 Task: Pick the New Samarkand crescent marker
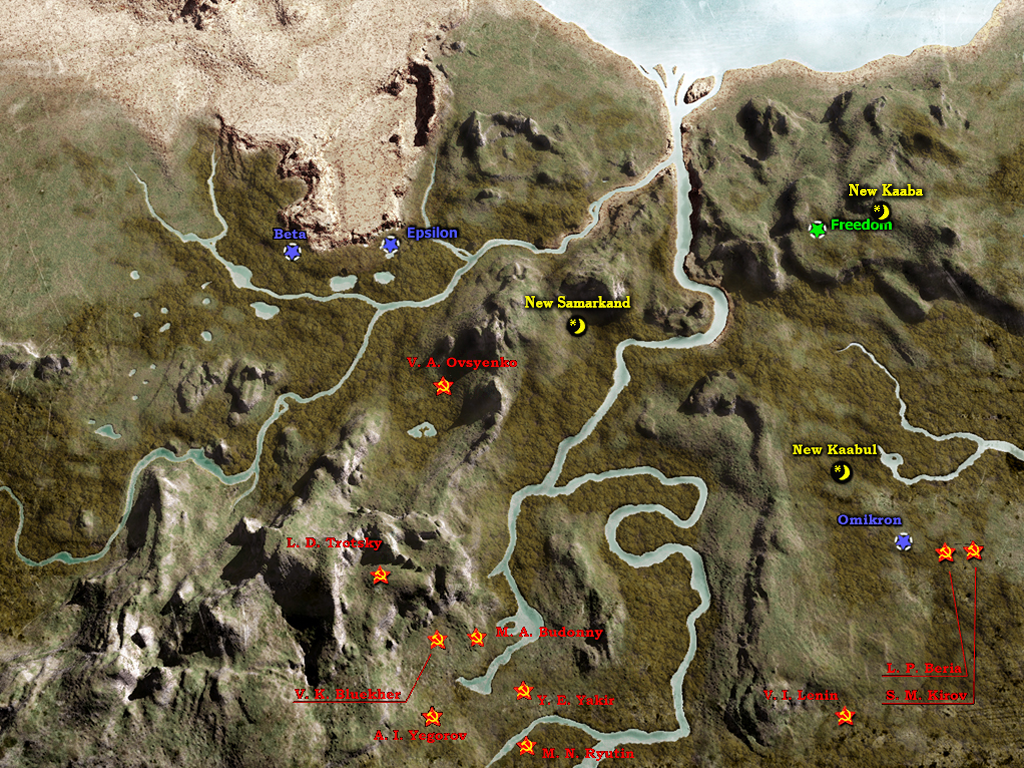577,325
